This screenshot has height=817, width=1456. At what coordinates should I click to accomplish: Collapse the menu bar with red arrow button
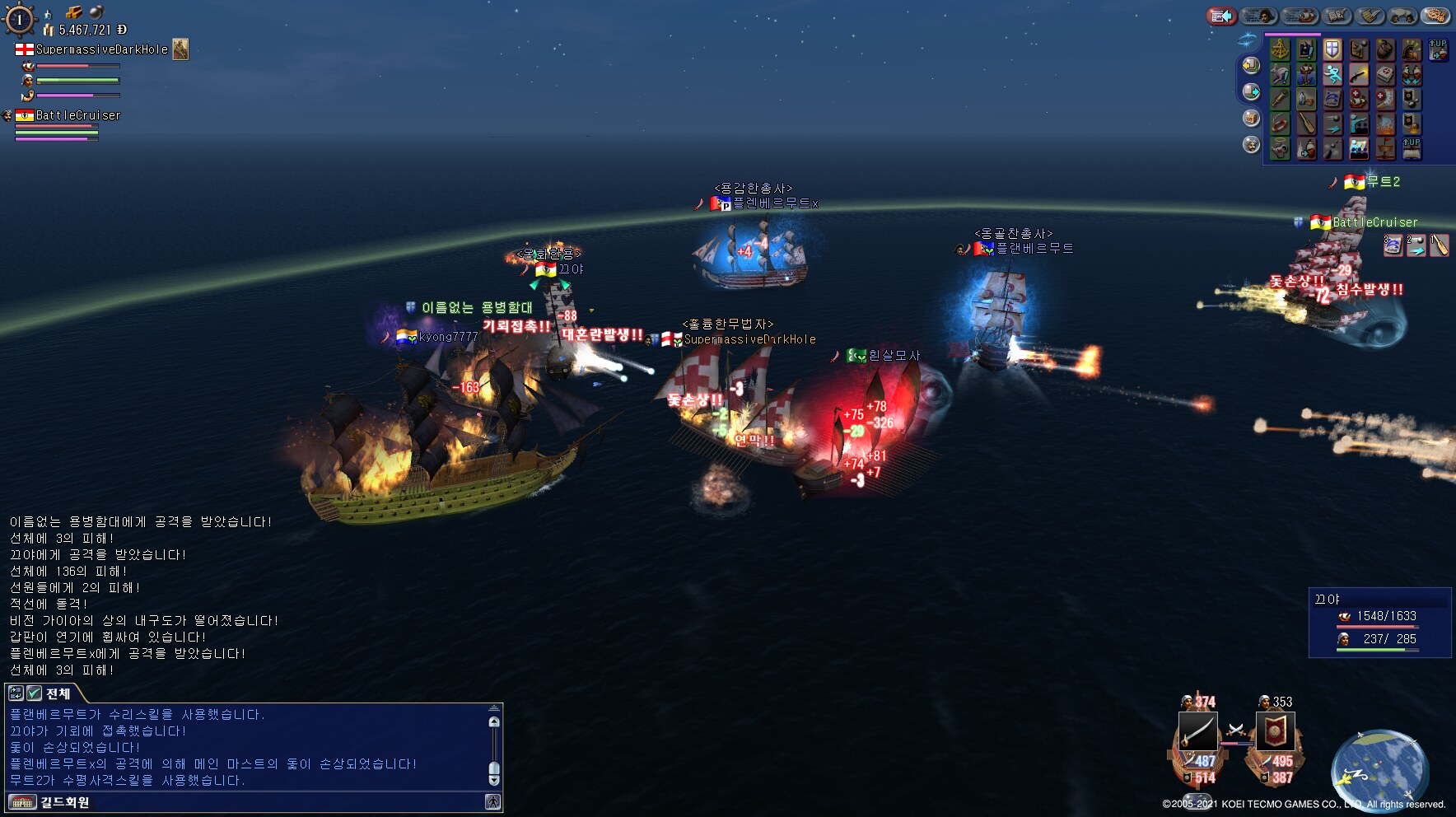coord(1221,16)
